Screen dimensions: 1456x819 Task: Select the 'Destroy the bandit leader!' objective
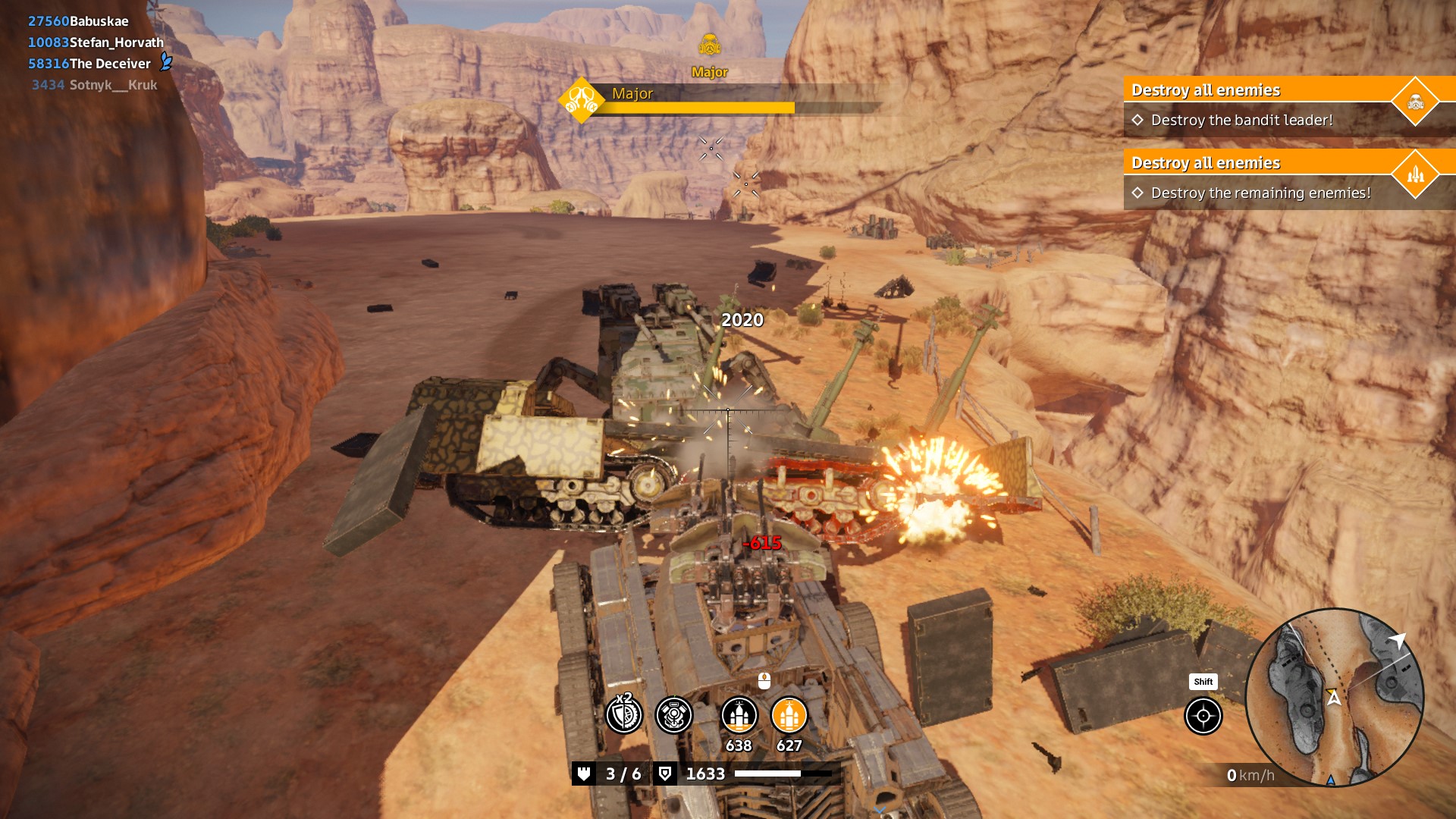point(1241,120)
